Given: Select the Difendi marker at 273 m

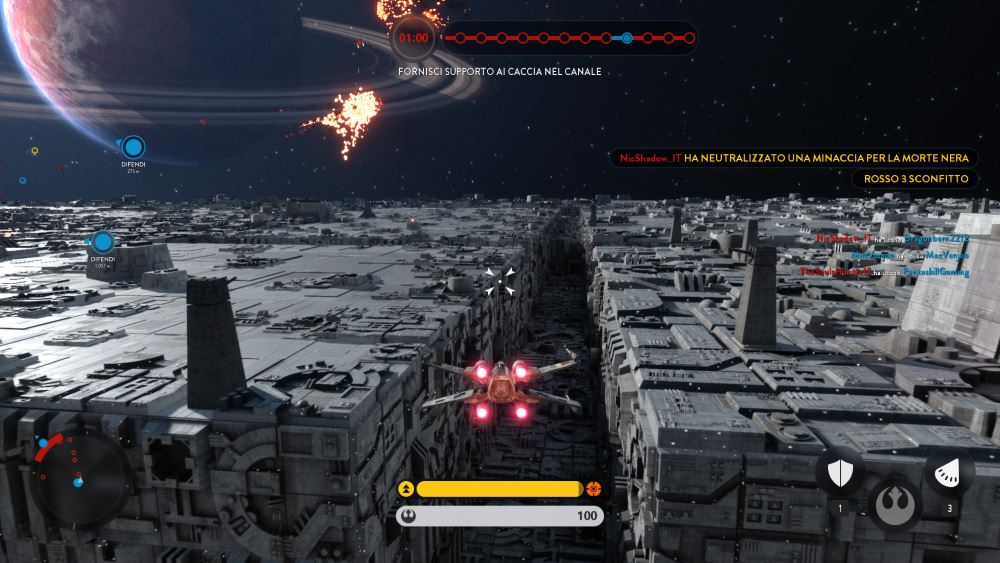Looking at the screenshot, I should 132,148.
